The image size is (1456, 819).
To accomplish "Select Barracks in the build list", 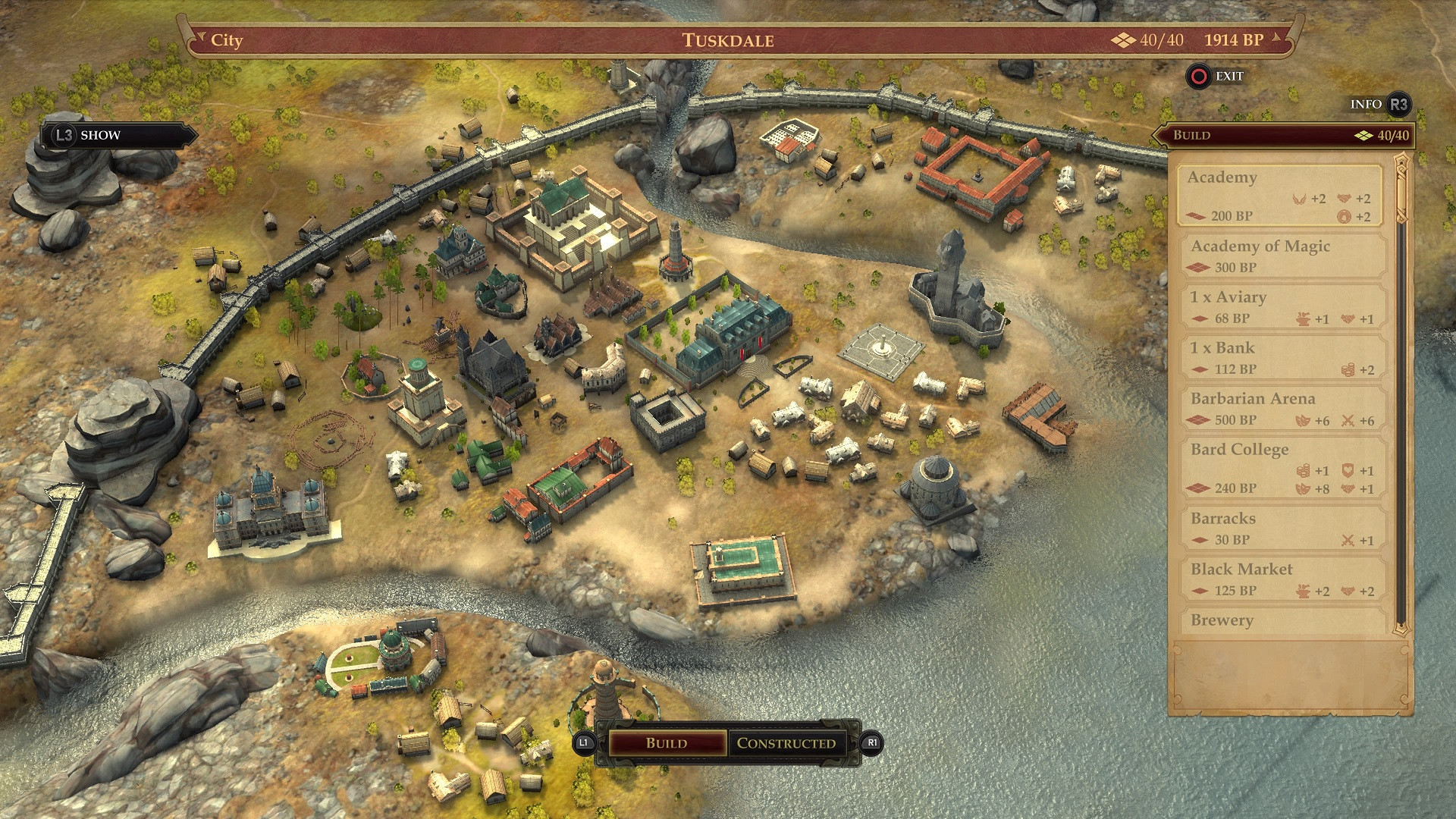I will (1283, 529).
